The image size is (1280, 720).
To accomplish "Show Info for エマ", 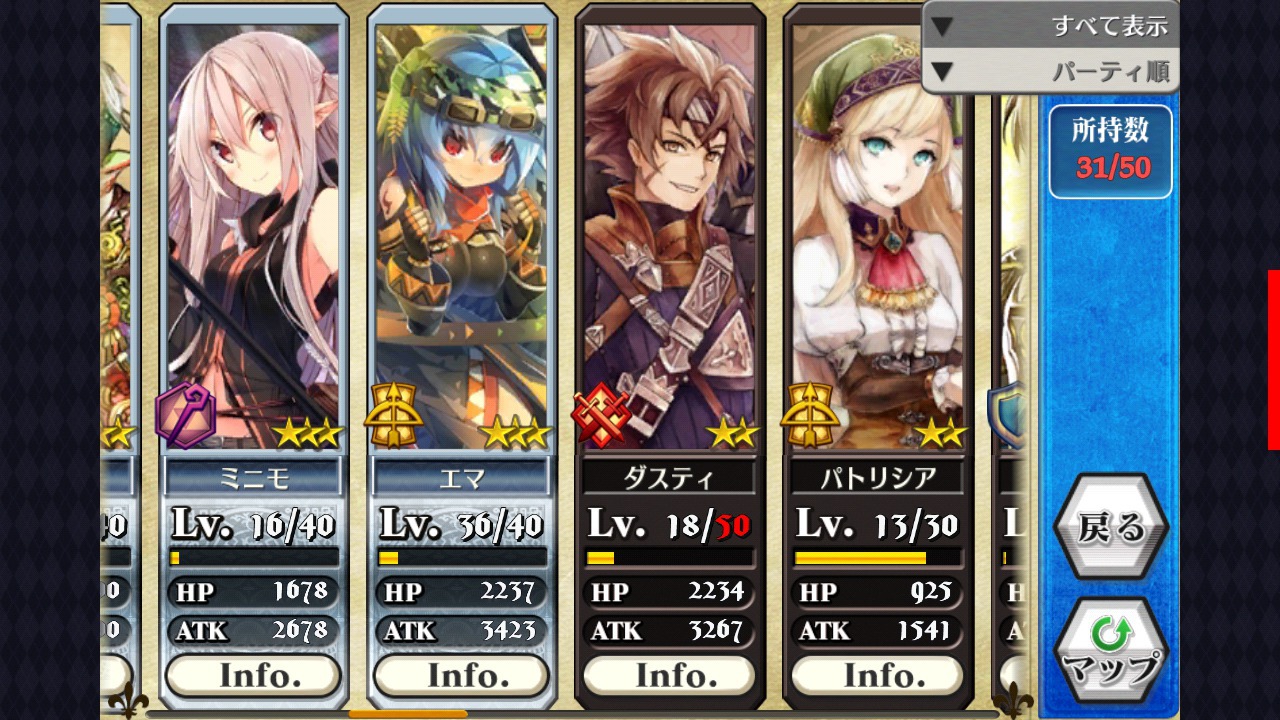I will pyautogui.click(x=461, y=676).
